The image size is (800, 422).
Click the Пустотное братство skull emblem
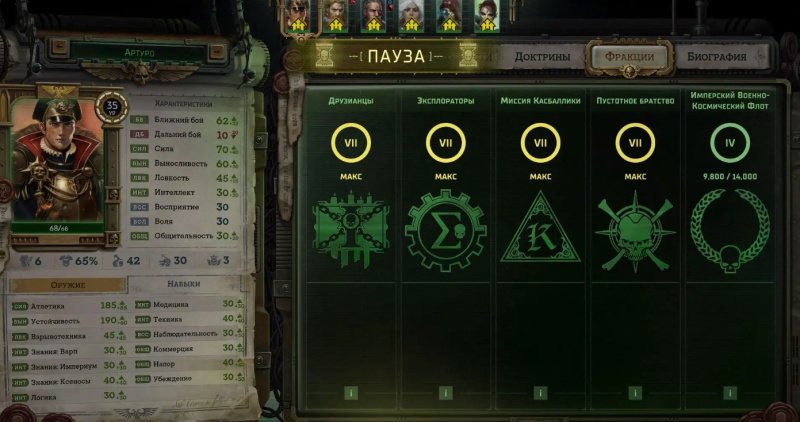[x=635, y=233]
